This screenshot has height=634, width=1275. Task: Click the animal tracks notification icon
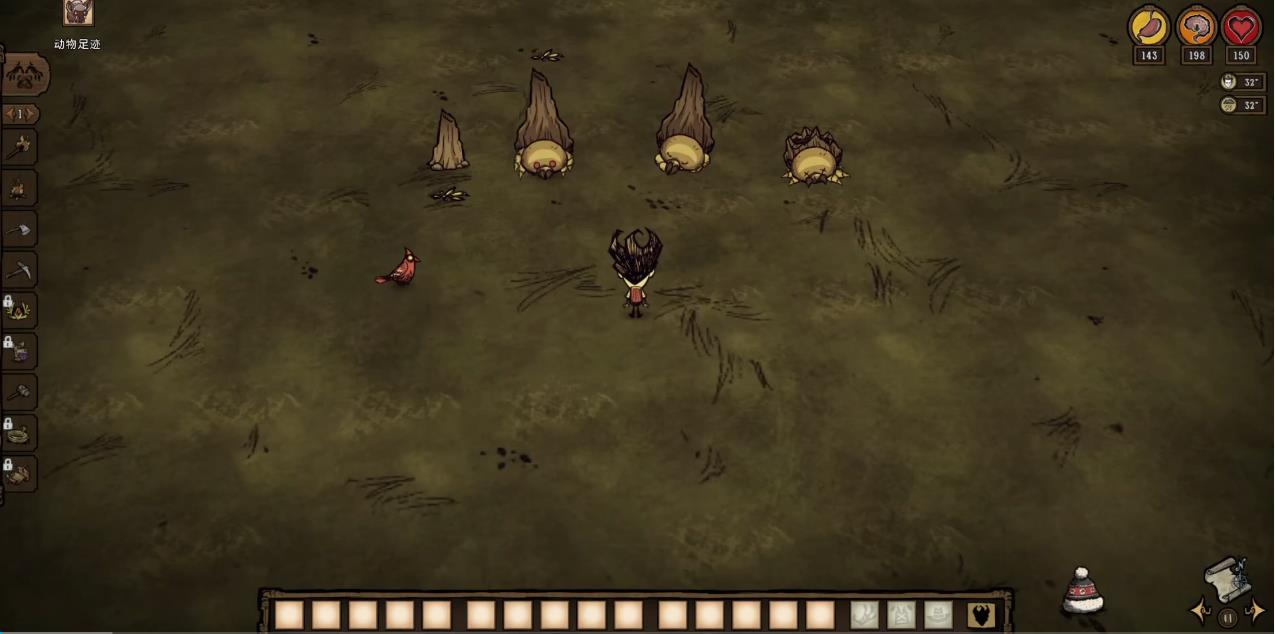point(78,13)
